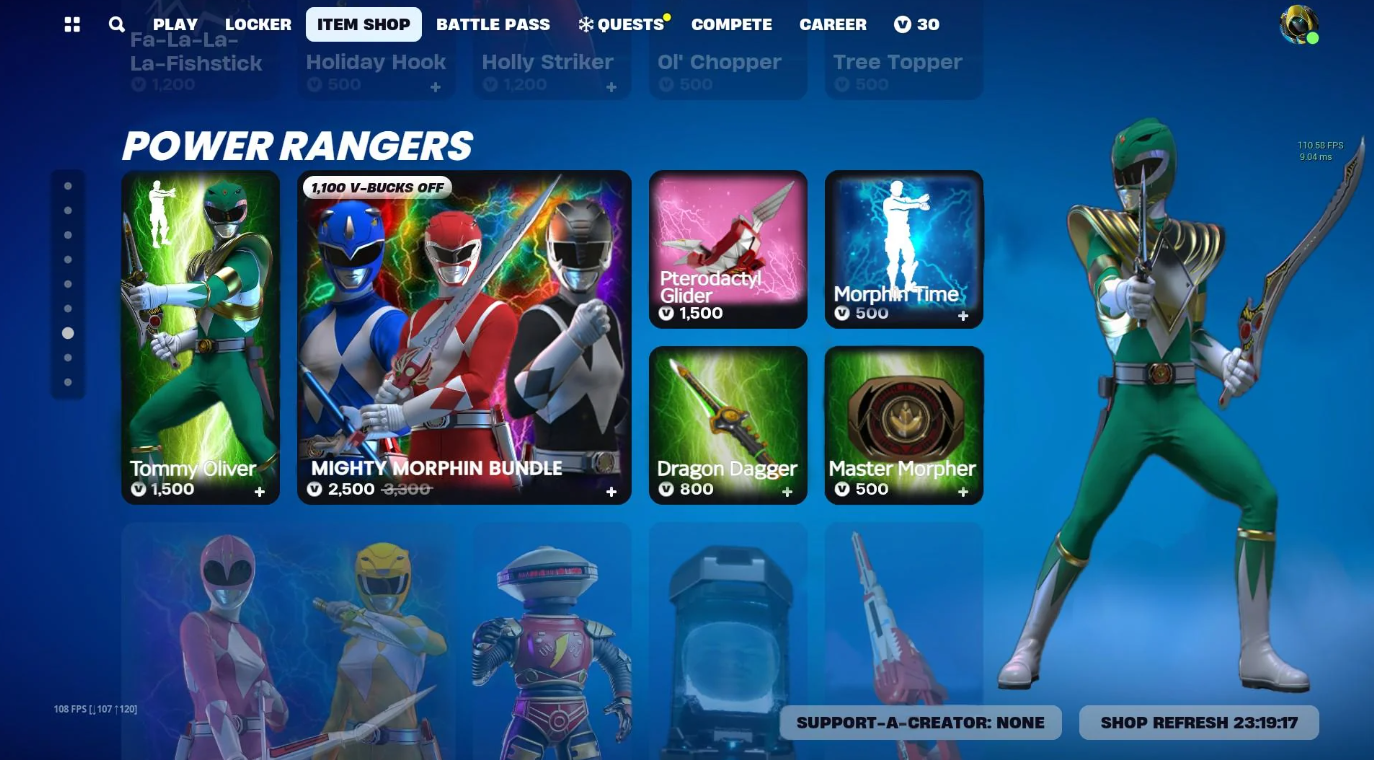The height and width of the screenshot is (760, 1374).
Task: Select the top section dot on left
Action: coord(68,185)
